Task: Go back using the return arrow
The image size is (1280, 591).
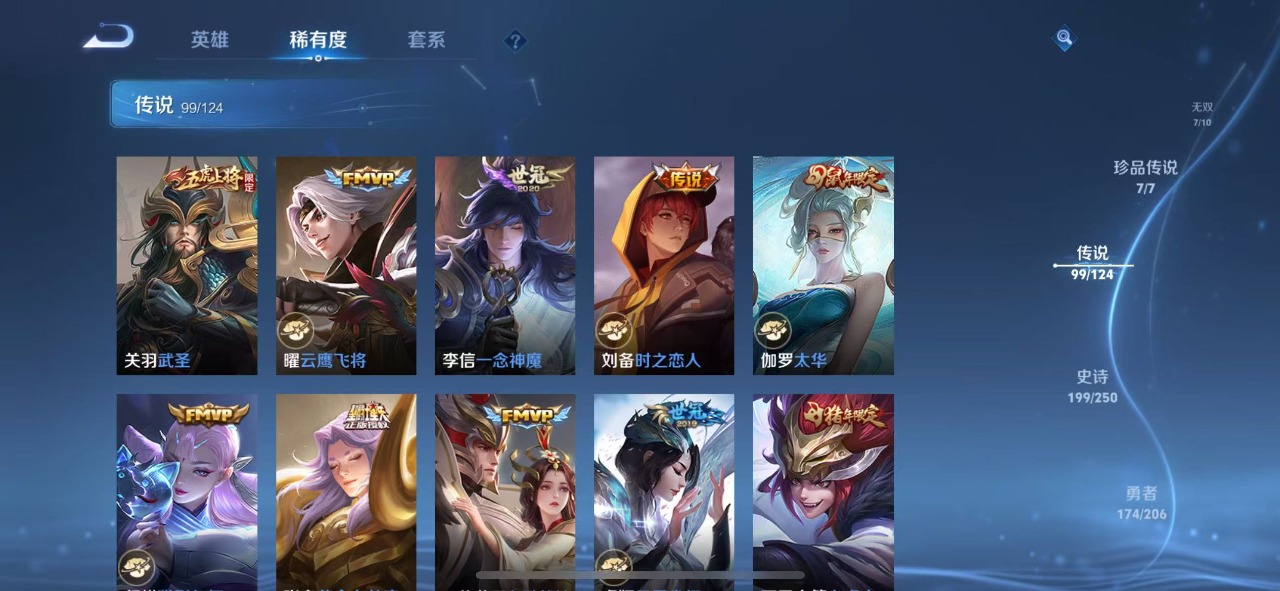Action: (108, 38)
